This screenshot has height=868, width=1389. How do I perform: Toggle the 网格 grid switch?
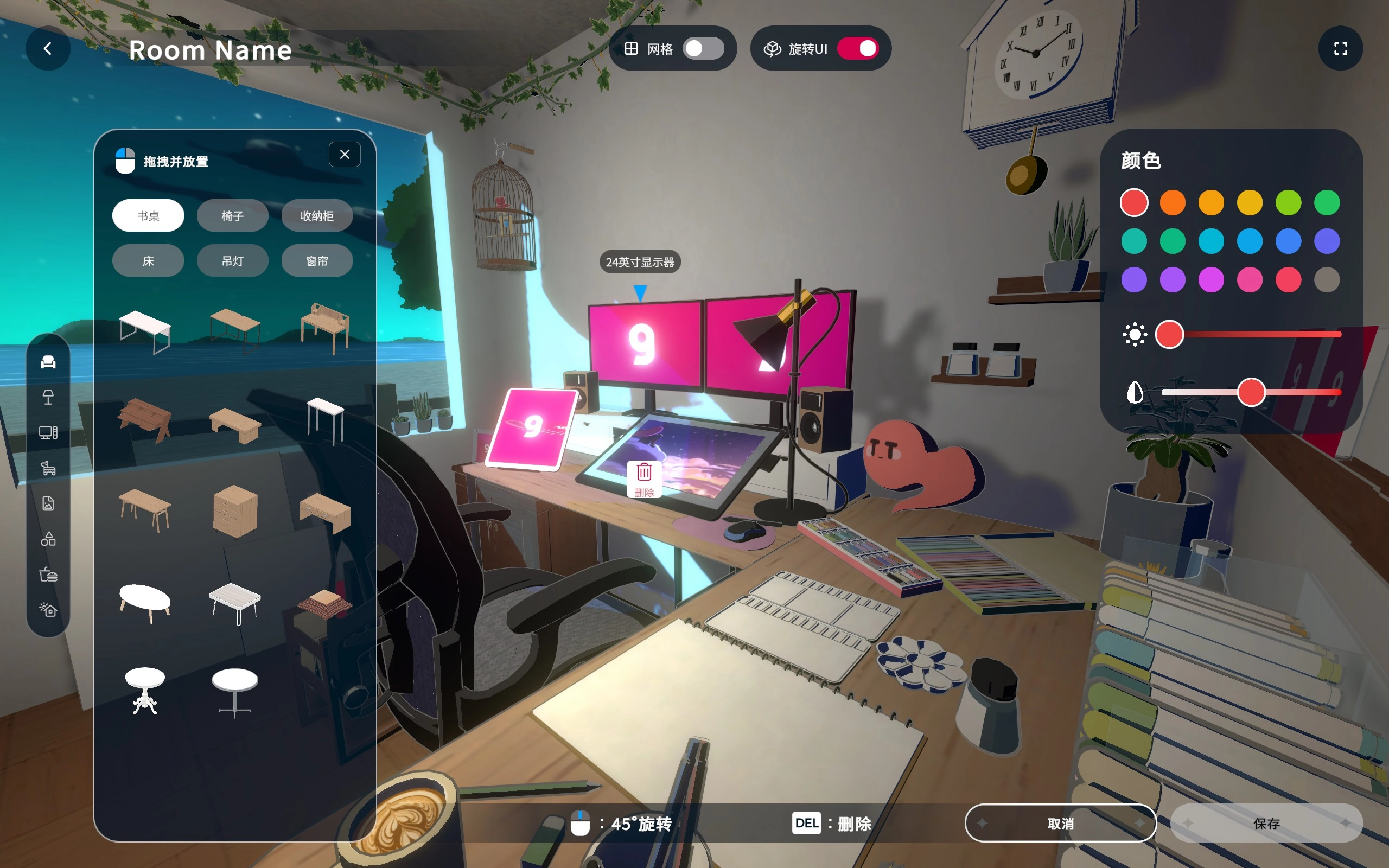(x=703, y=49)
